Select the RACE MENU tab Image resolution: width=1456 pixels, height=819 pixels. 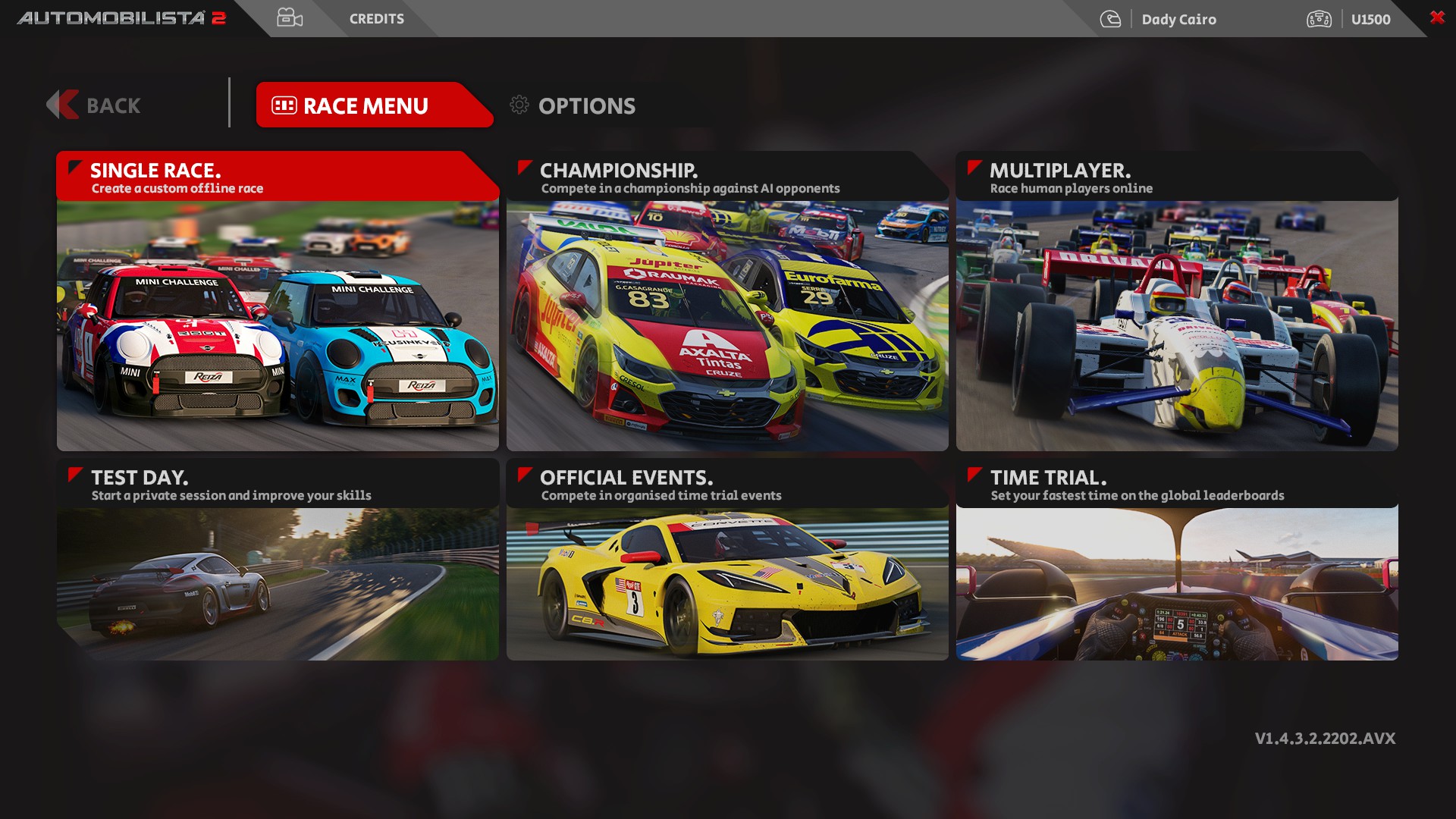(366, 105)
